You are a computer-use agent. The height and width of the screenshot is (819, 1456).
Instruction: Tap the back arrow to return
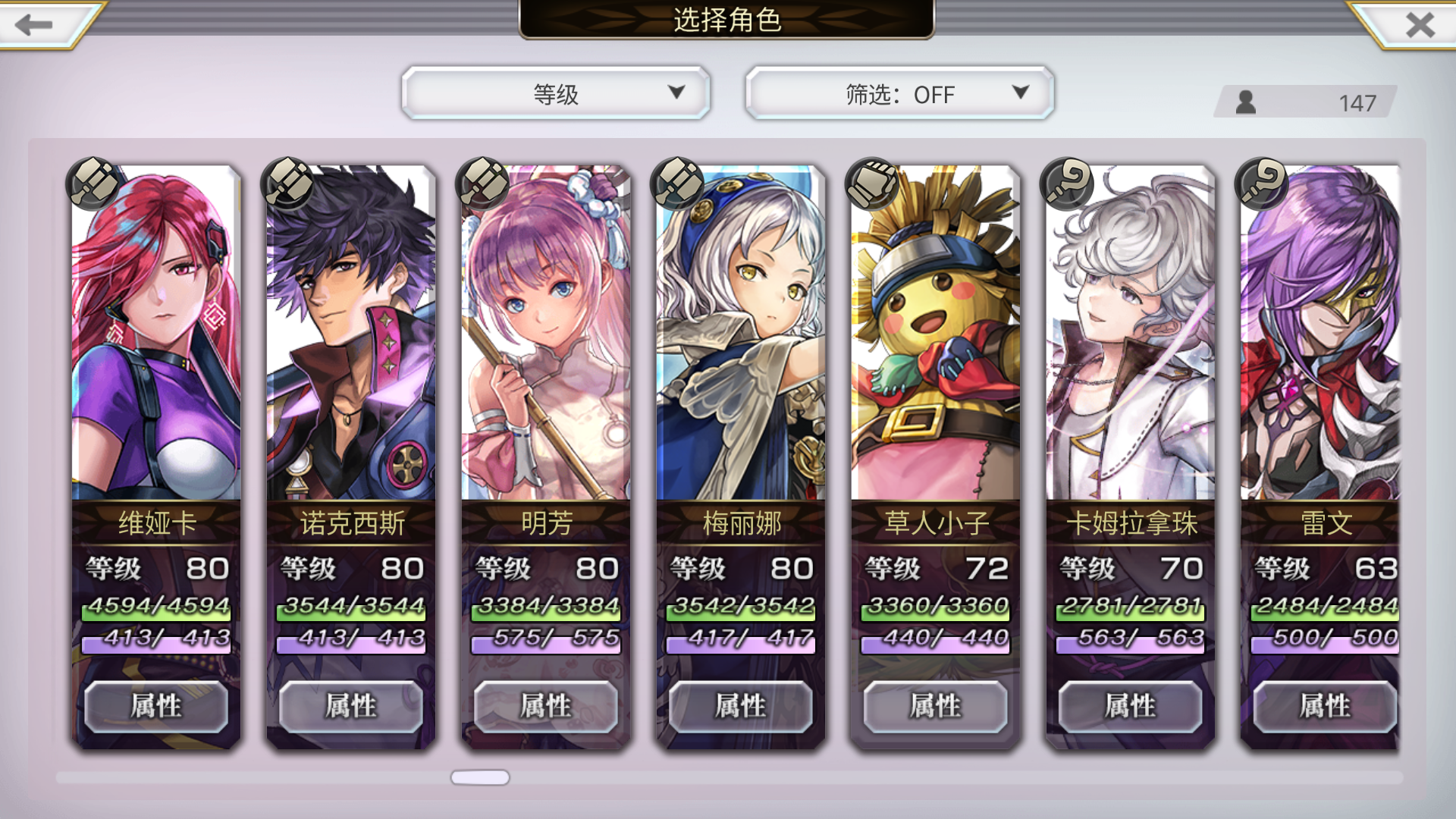(x=32, y=25)
